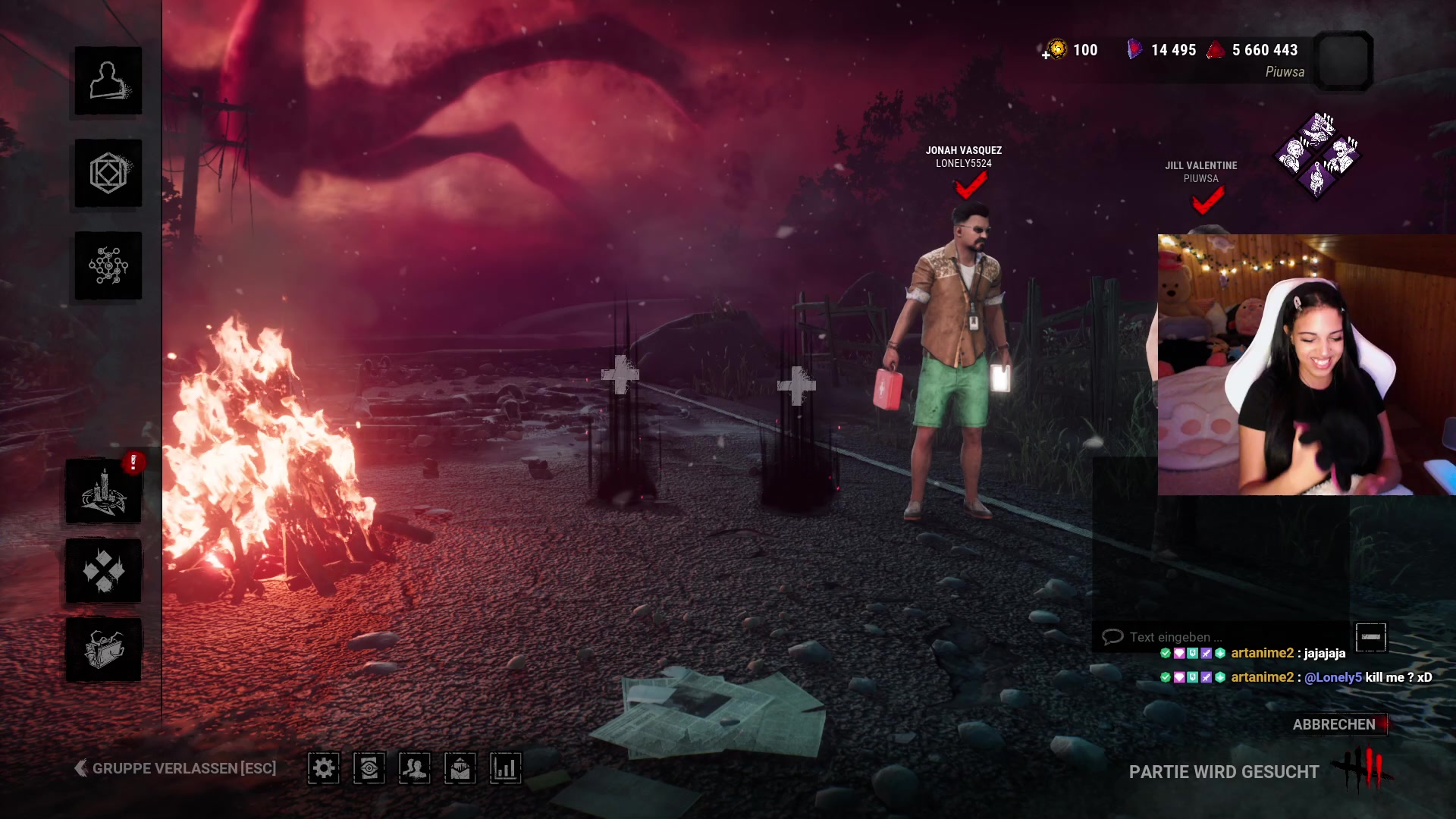Buy Auric Cells via the gold coin plus
Screen dimensions: 1456x819
point(1054,50)
